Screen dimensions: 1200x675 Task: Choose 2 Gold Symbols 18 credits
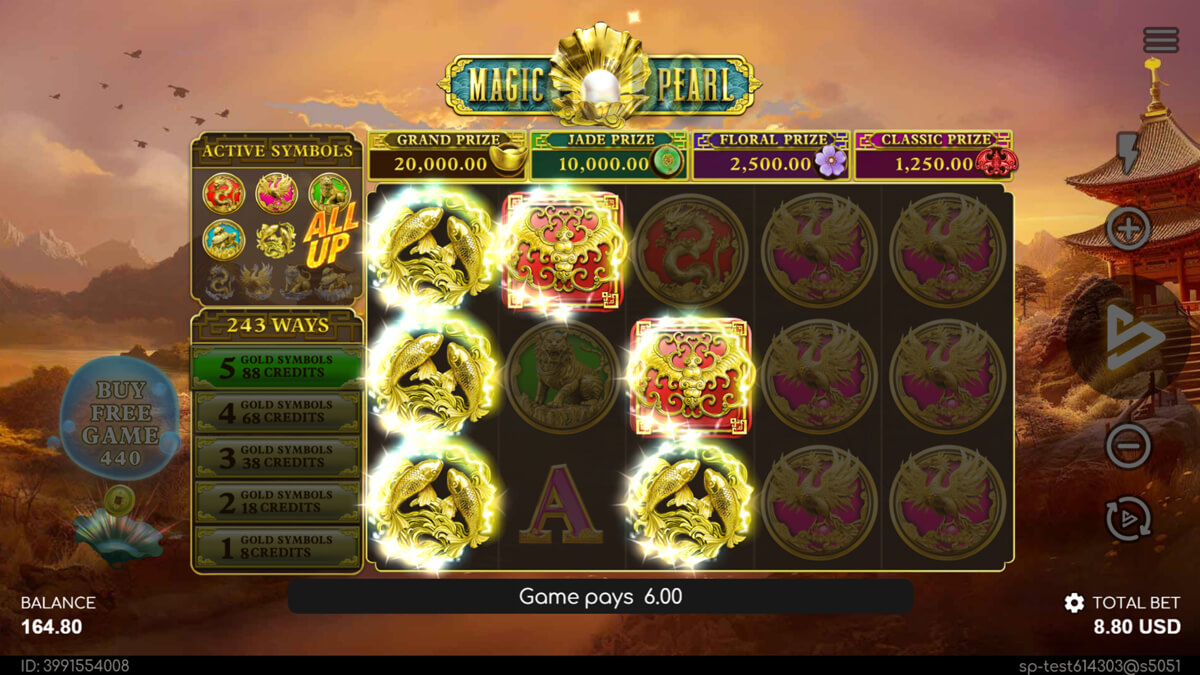coord(277,502)
